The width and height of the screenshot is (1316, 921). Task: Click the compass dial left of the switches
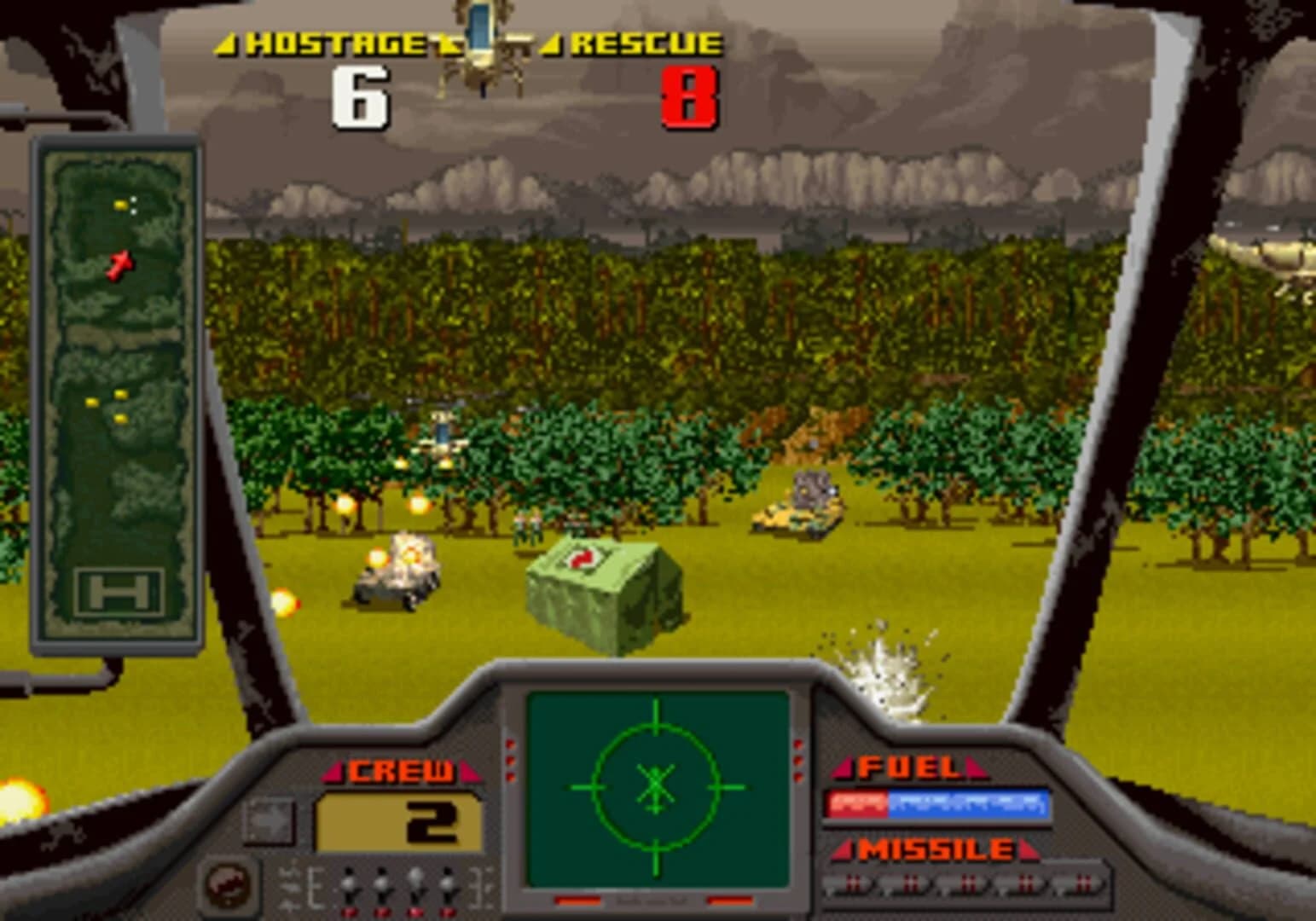coord(229,885)
